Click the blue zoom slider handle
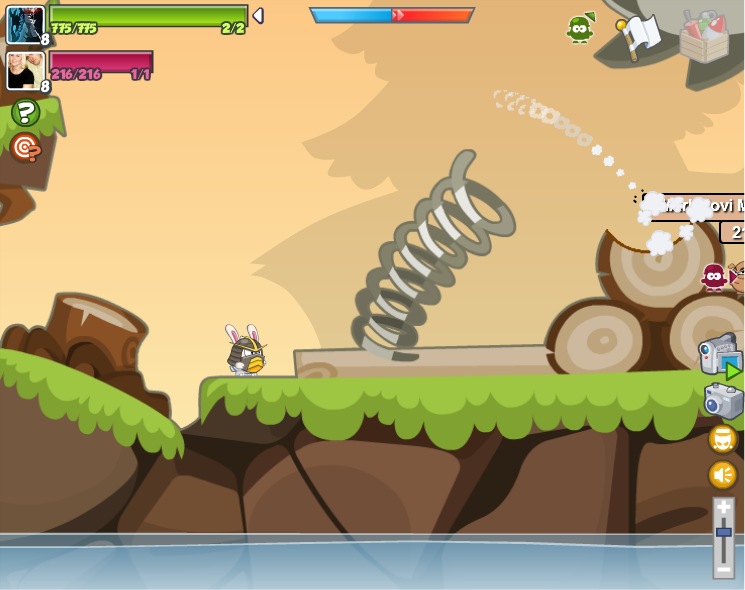Screen dimensions: 745x590 (724, 534)
